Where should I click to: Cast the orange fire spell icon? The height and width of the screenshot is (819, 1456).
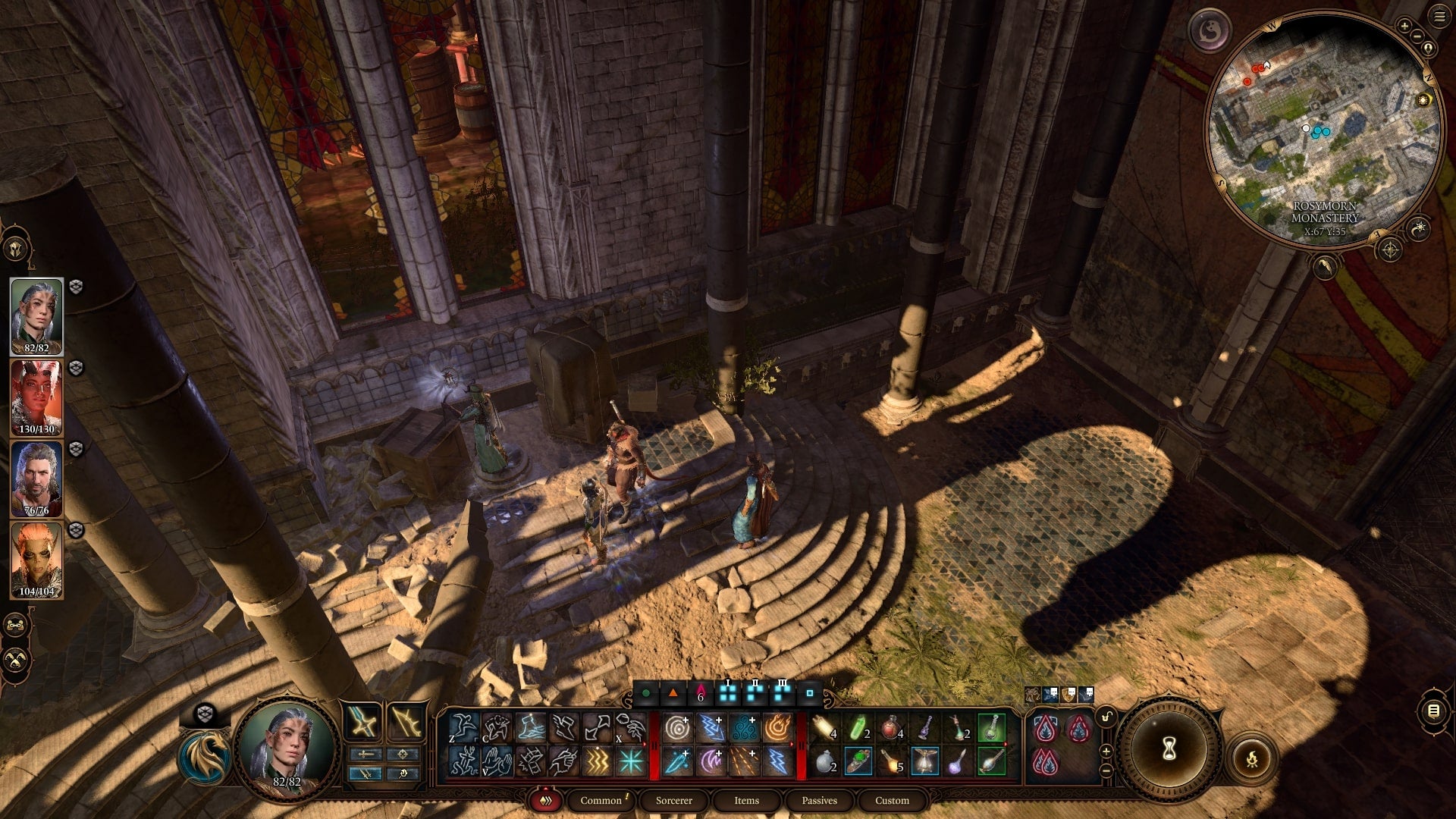click(x=777, y=728)
